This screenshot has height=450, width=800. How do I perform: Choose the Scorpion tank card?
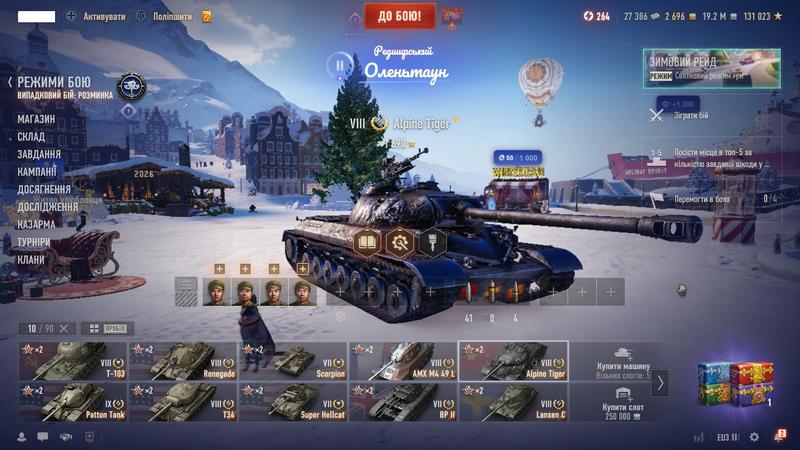[x=293, y=360]
